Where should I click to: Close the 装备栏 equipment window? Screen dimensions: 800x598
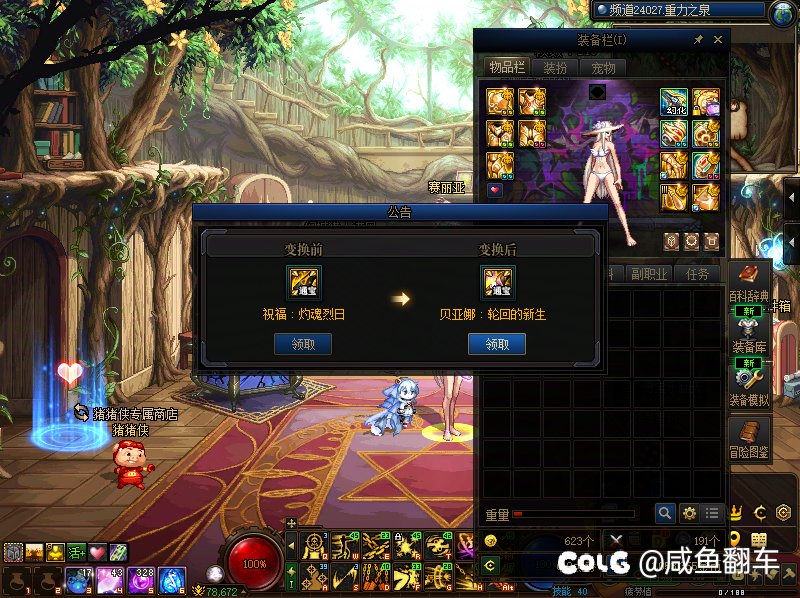718,40
